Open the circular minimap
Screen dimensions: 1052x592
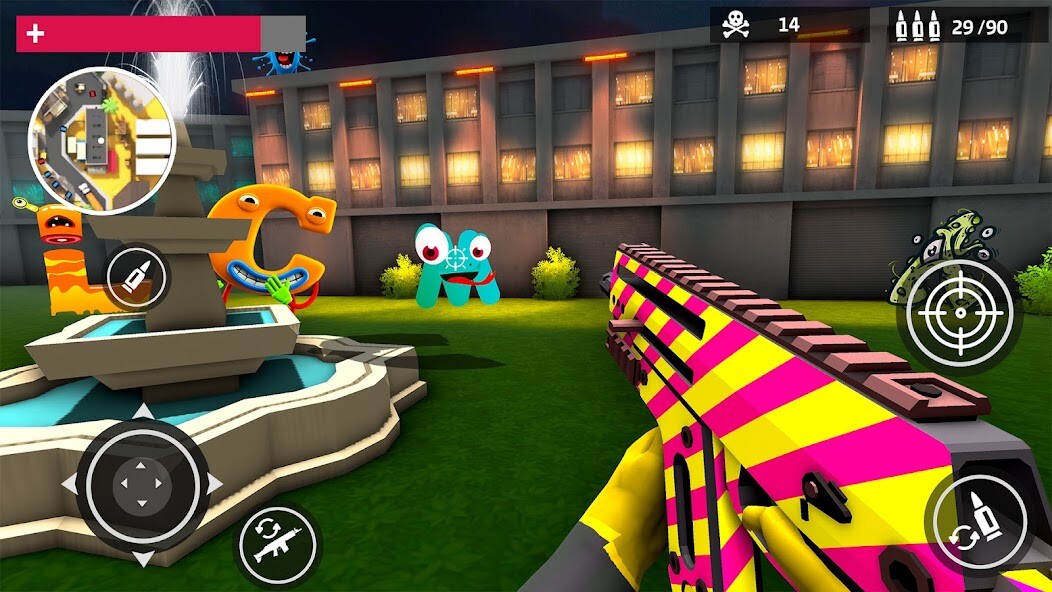pyautogui.click(x=102, y=141)
